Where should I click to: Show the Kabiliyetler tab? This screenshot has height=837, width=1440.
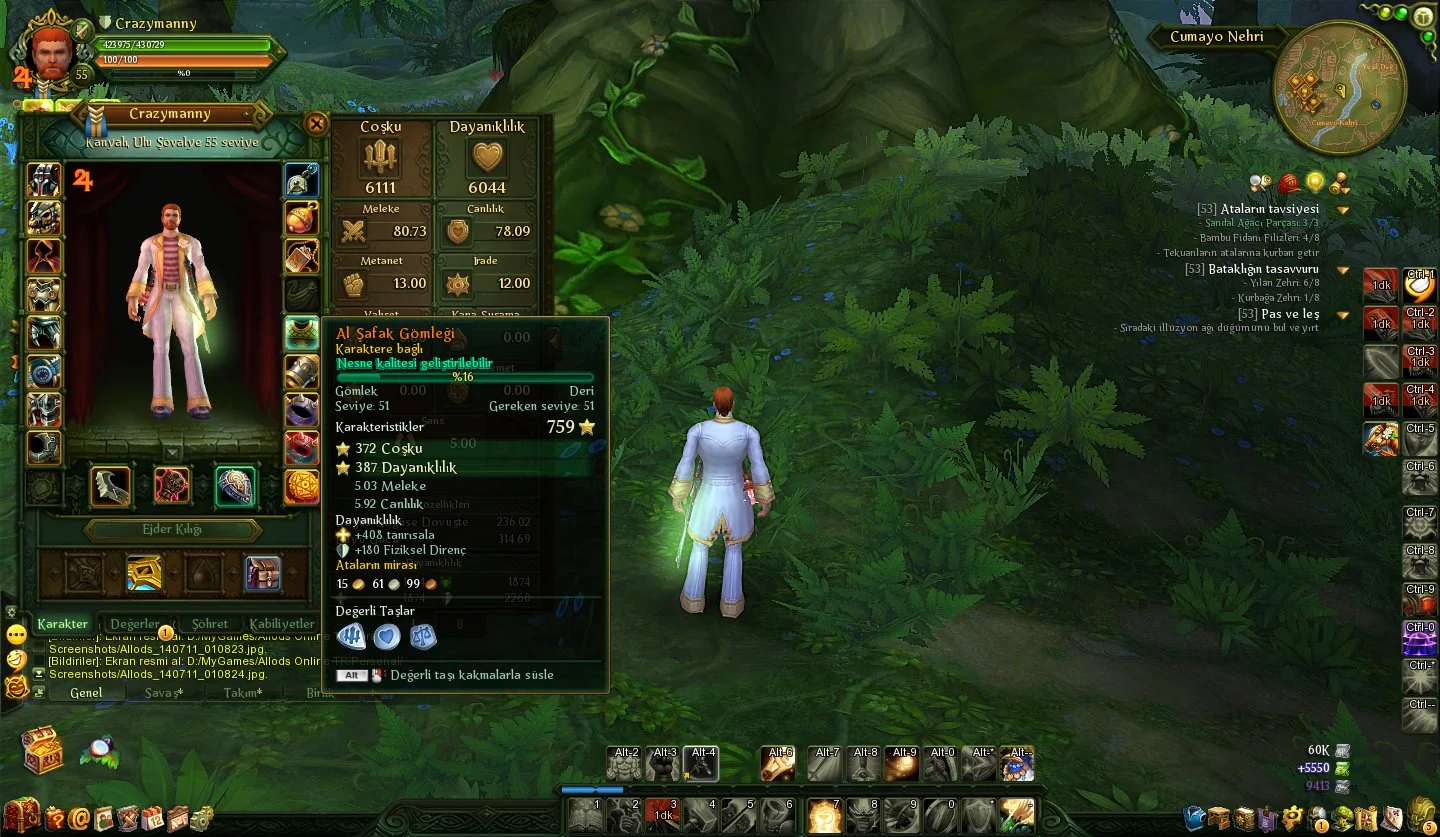pos(282,624)
